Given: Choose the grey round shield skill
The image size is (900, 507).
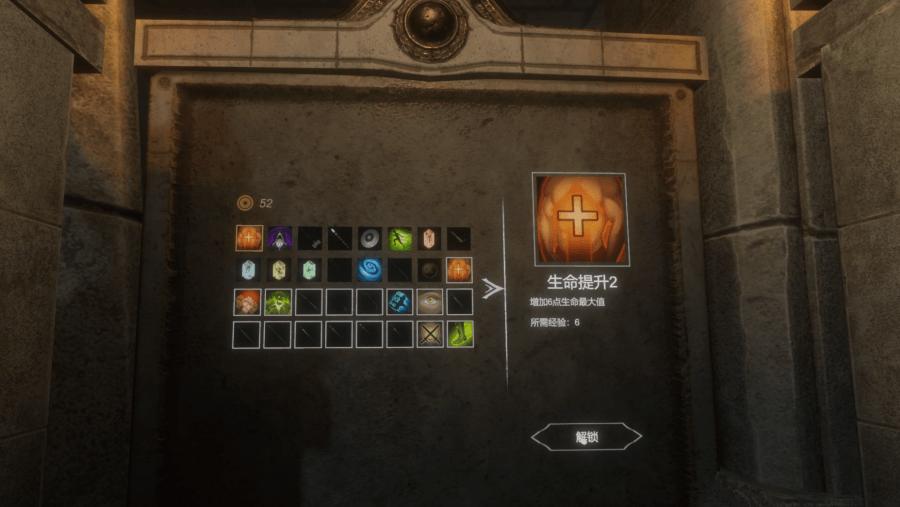Looking at the screenshot, I should click(x=370, y=238).
